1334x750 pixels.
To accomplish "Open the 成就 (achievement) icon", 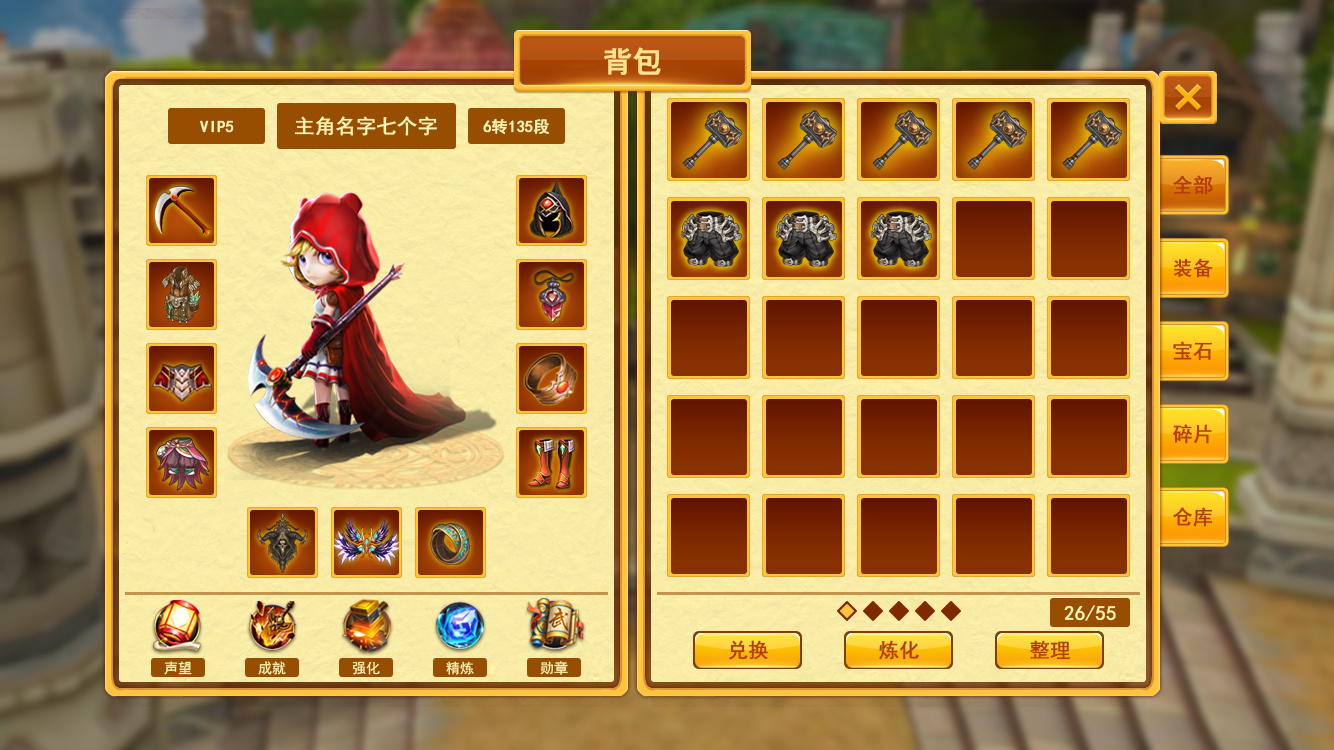I will click(x=271, y=628).
